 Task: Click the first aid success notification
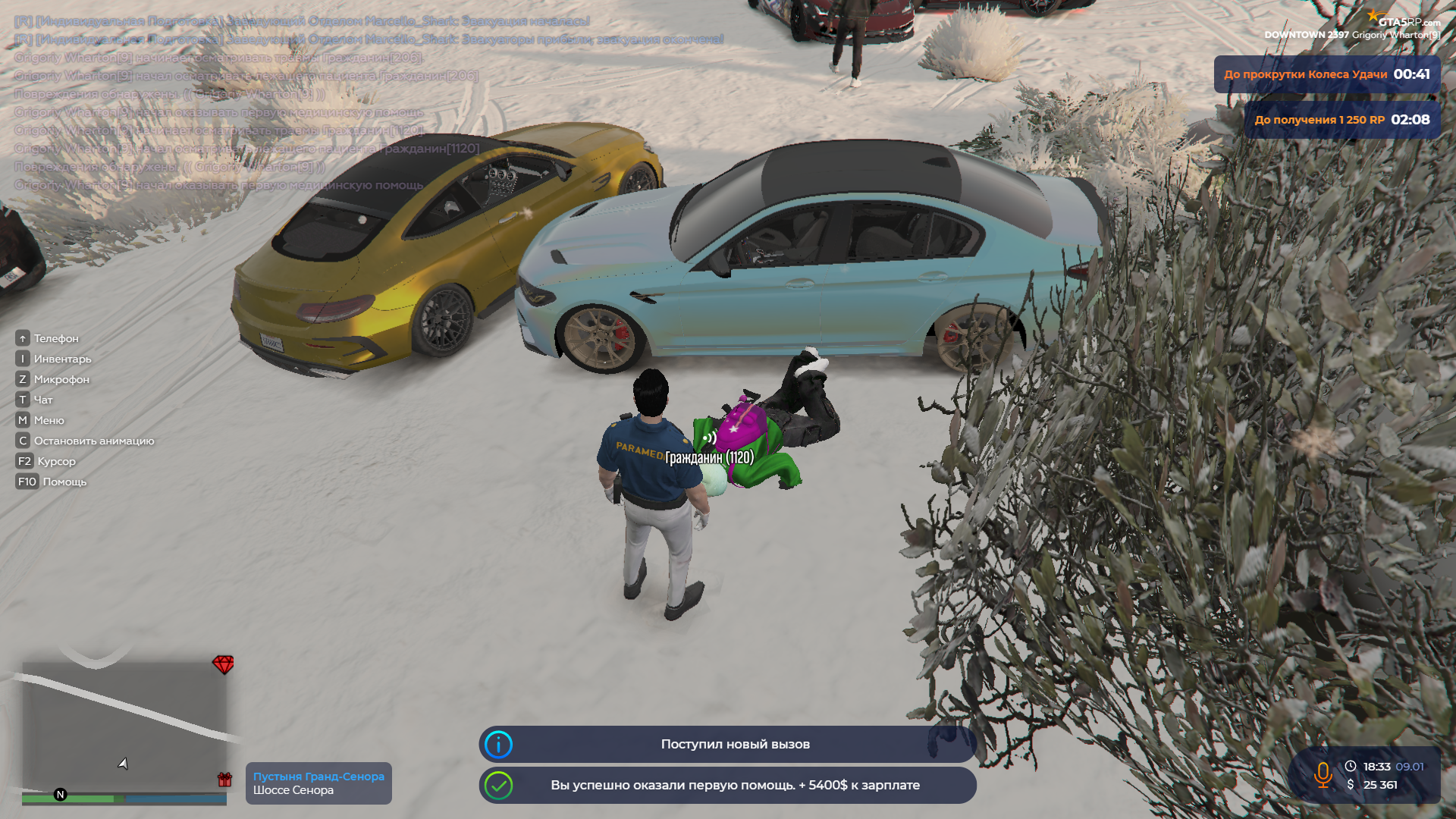point(726,785)
